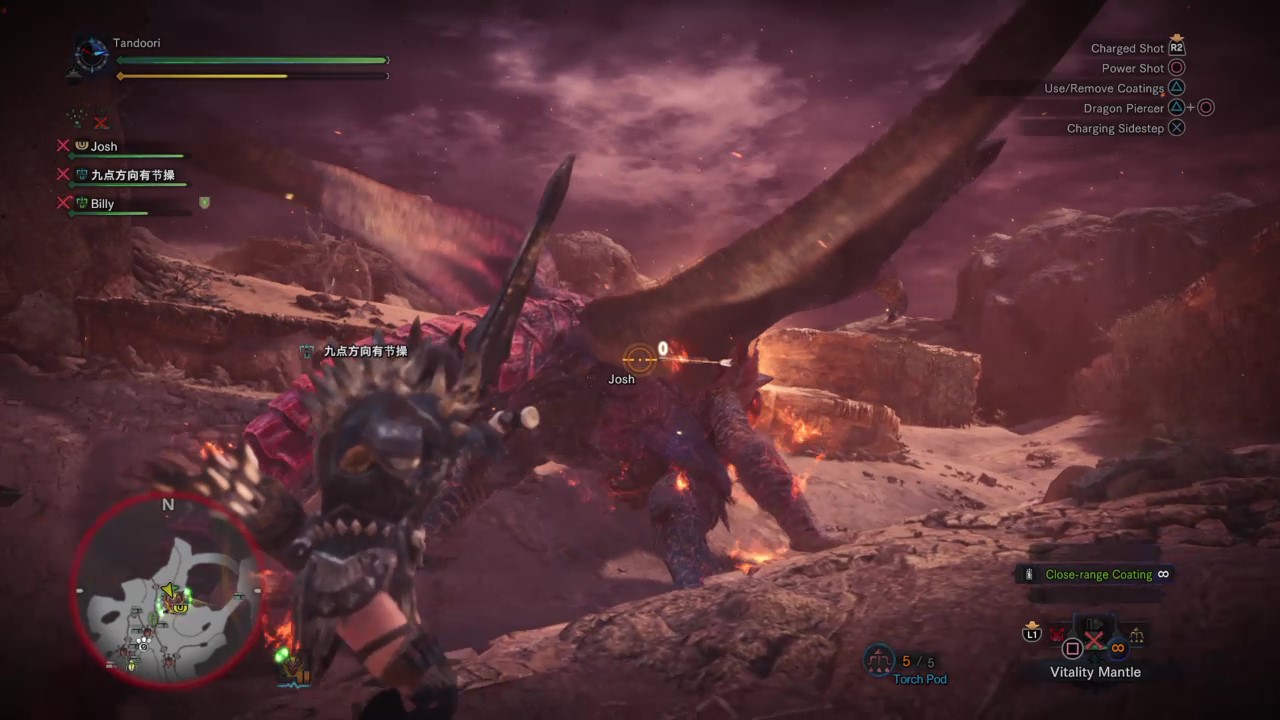Select the L1 item bar shoulder icon

click(x=1032, y=635)
